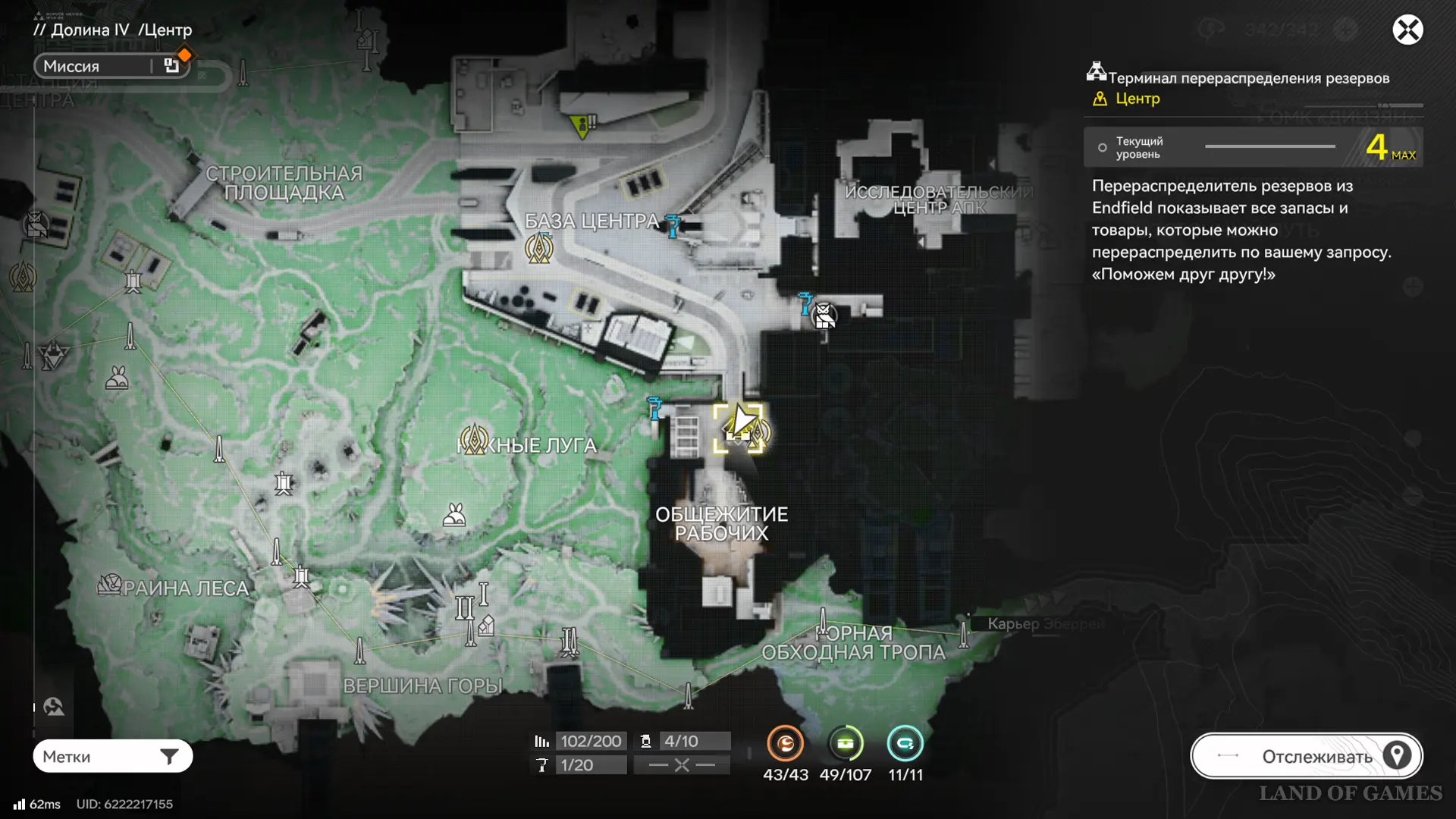Open the region switch icon in the bottom-left corner

click(54, 707)
